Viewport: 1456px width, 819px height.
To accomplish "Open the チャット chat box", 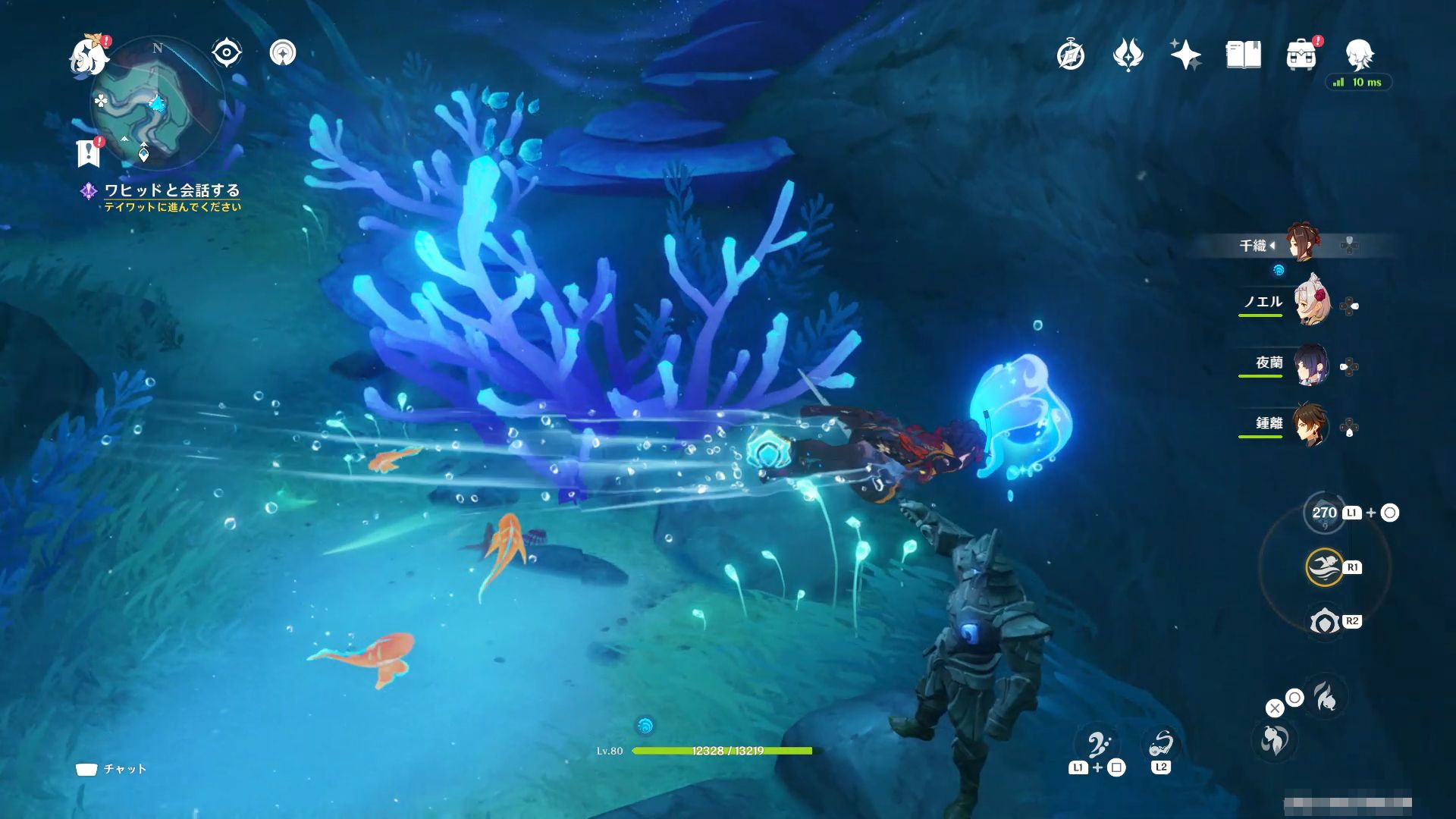I will coord(111,769).
